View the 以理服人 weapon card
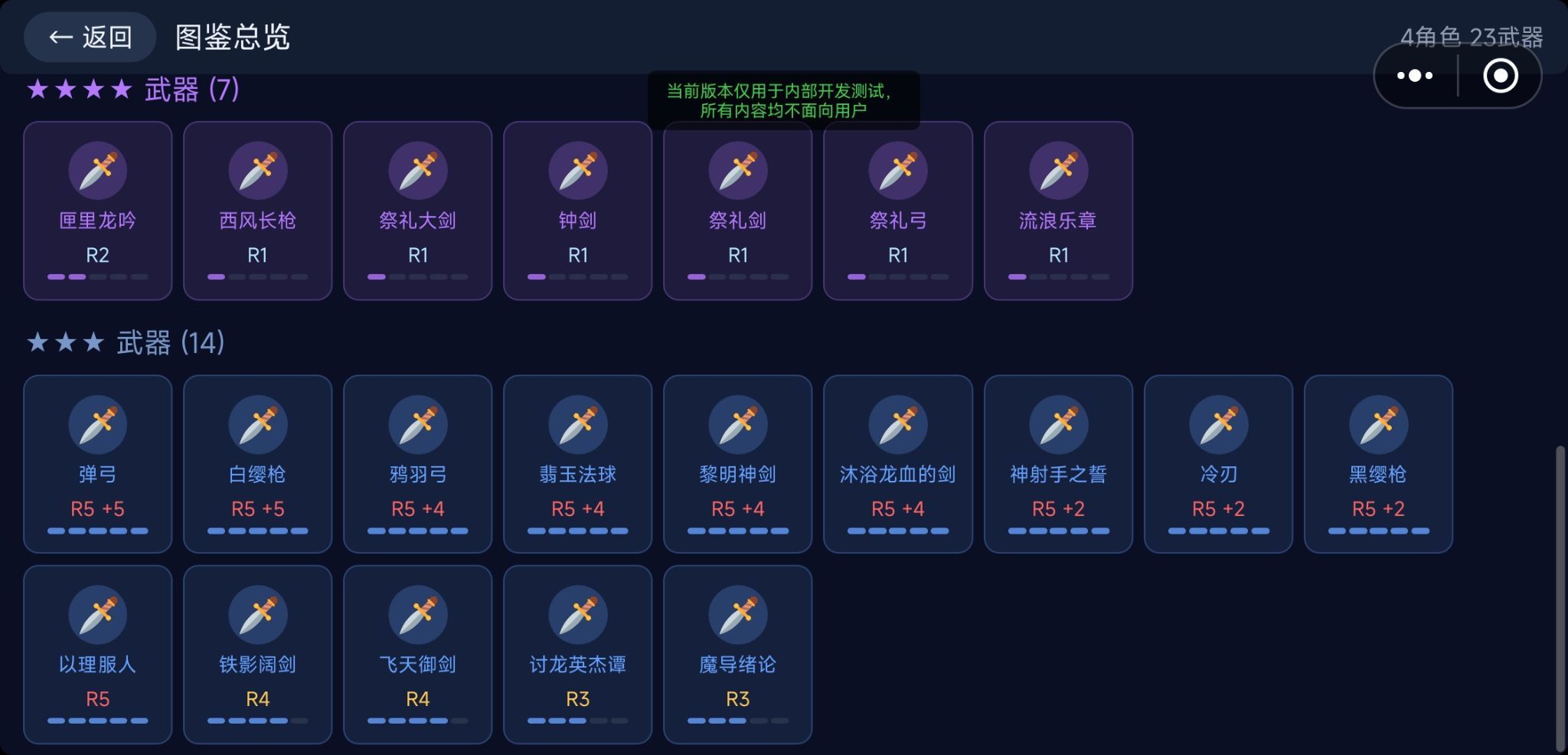The width and height of the screenshot is (1568, 755). click(x=97, y=654)
